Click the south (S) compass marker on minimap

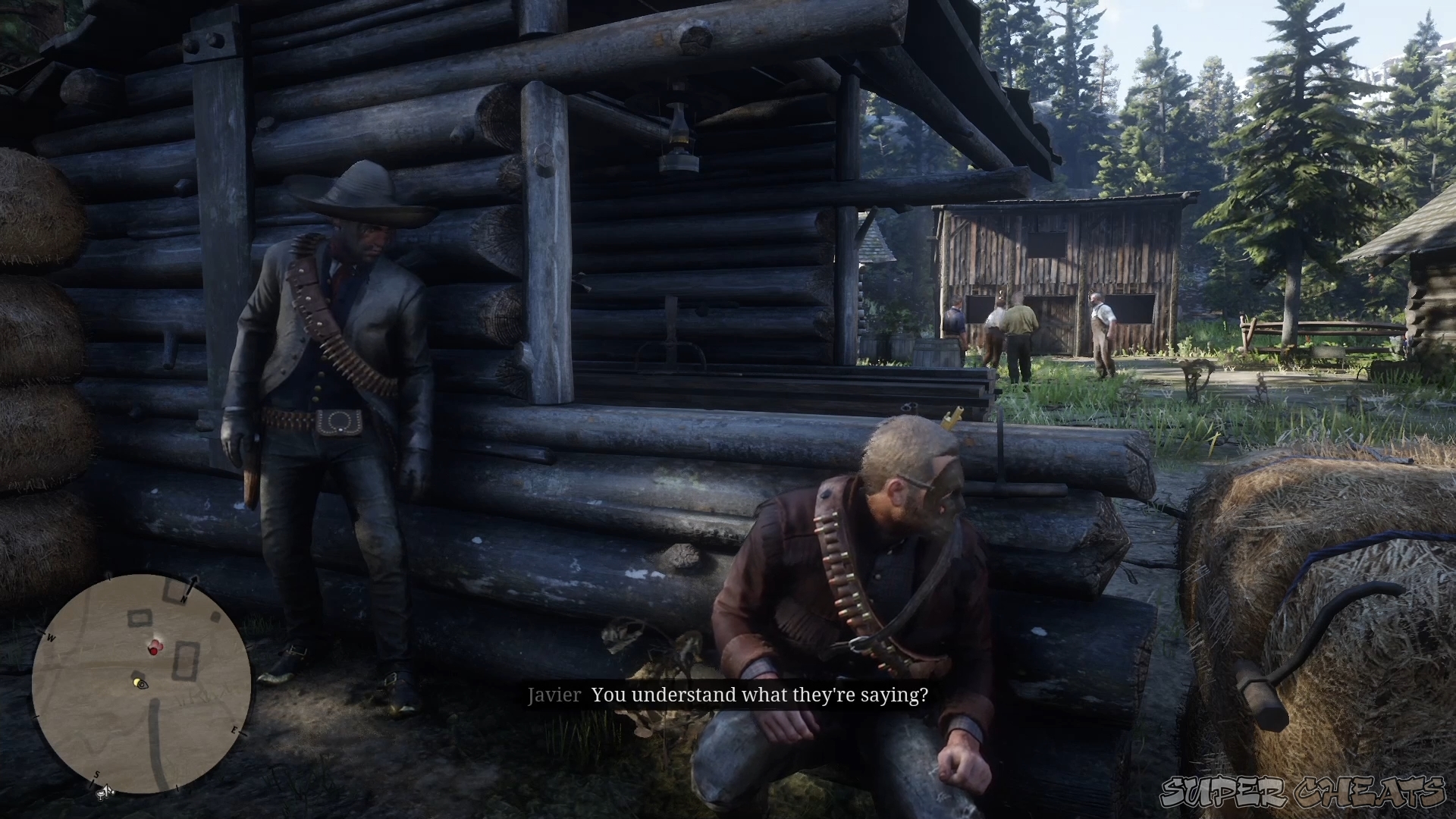click(x=96, y=773)
